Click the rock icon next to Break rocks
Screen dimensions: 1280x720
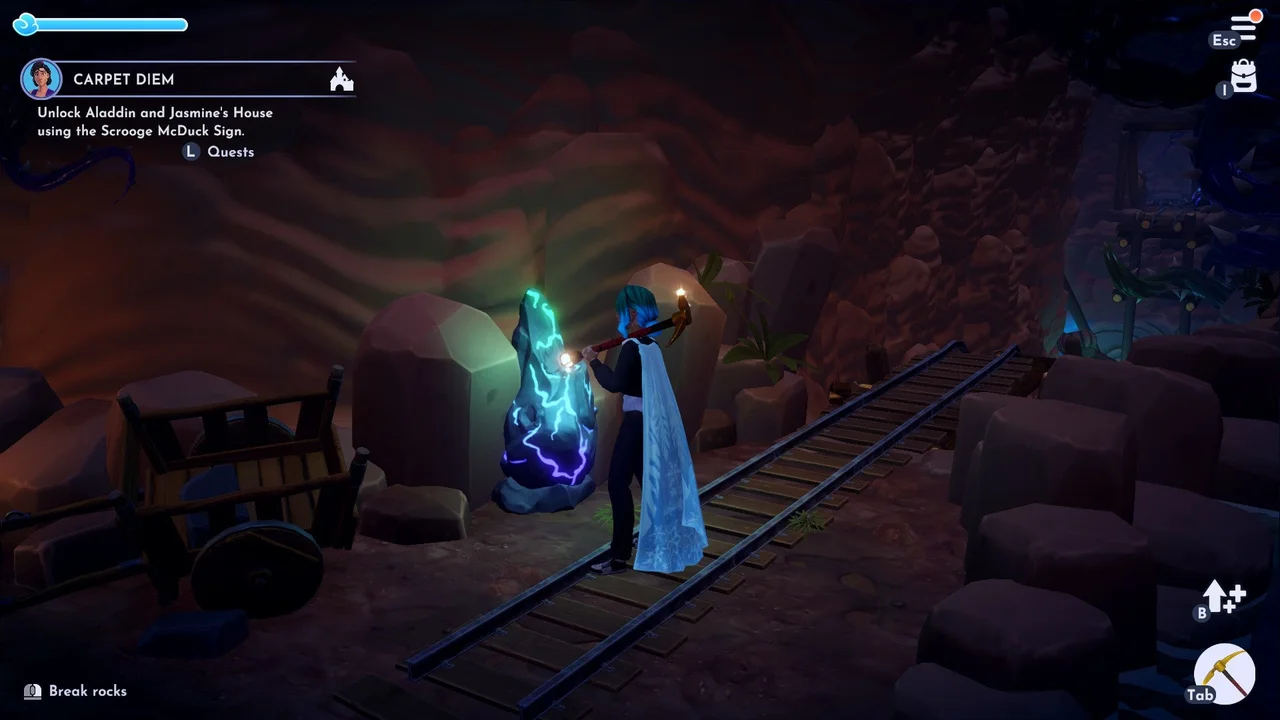point(32,690)
